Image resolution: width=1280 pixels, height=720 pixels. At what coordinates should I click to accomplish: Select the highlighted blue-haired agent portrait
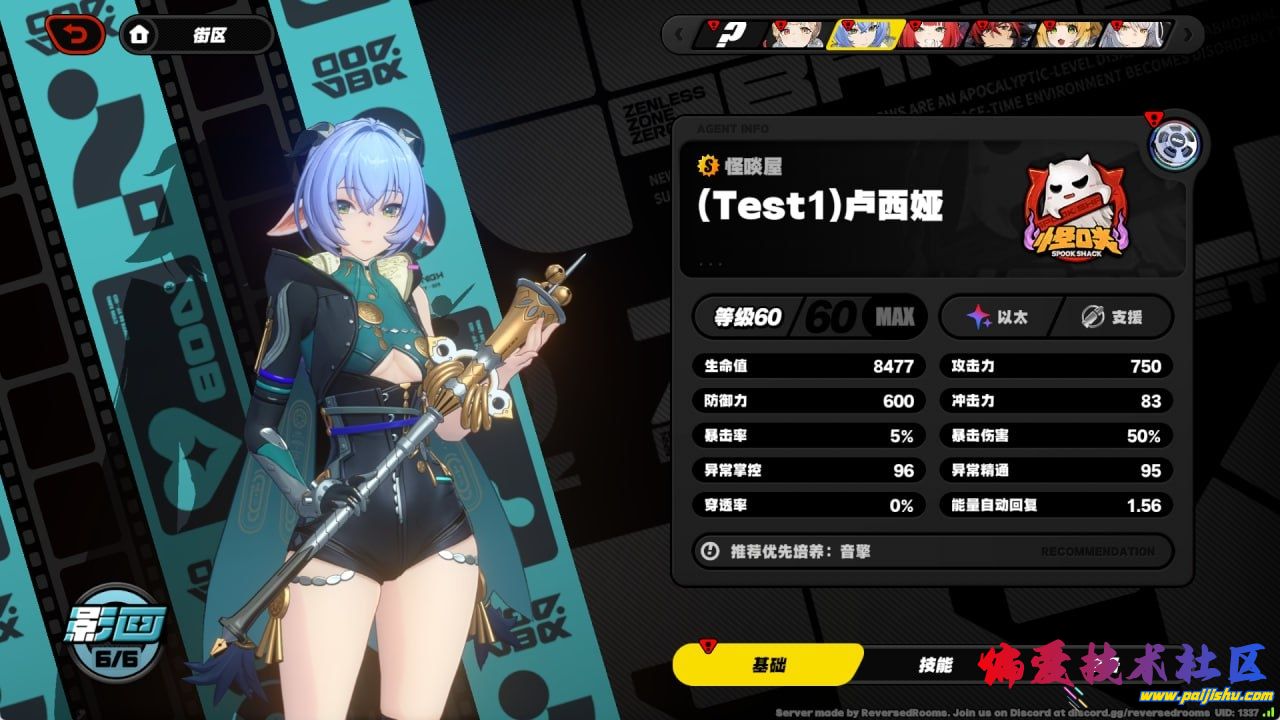click(x=865, y=35)
